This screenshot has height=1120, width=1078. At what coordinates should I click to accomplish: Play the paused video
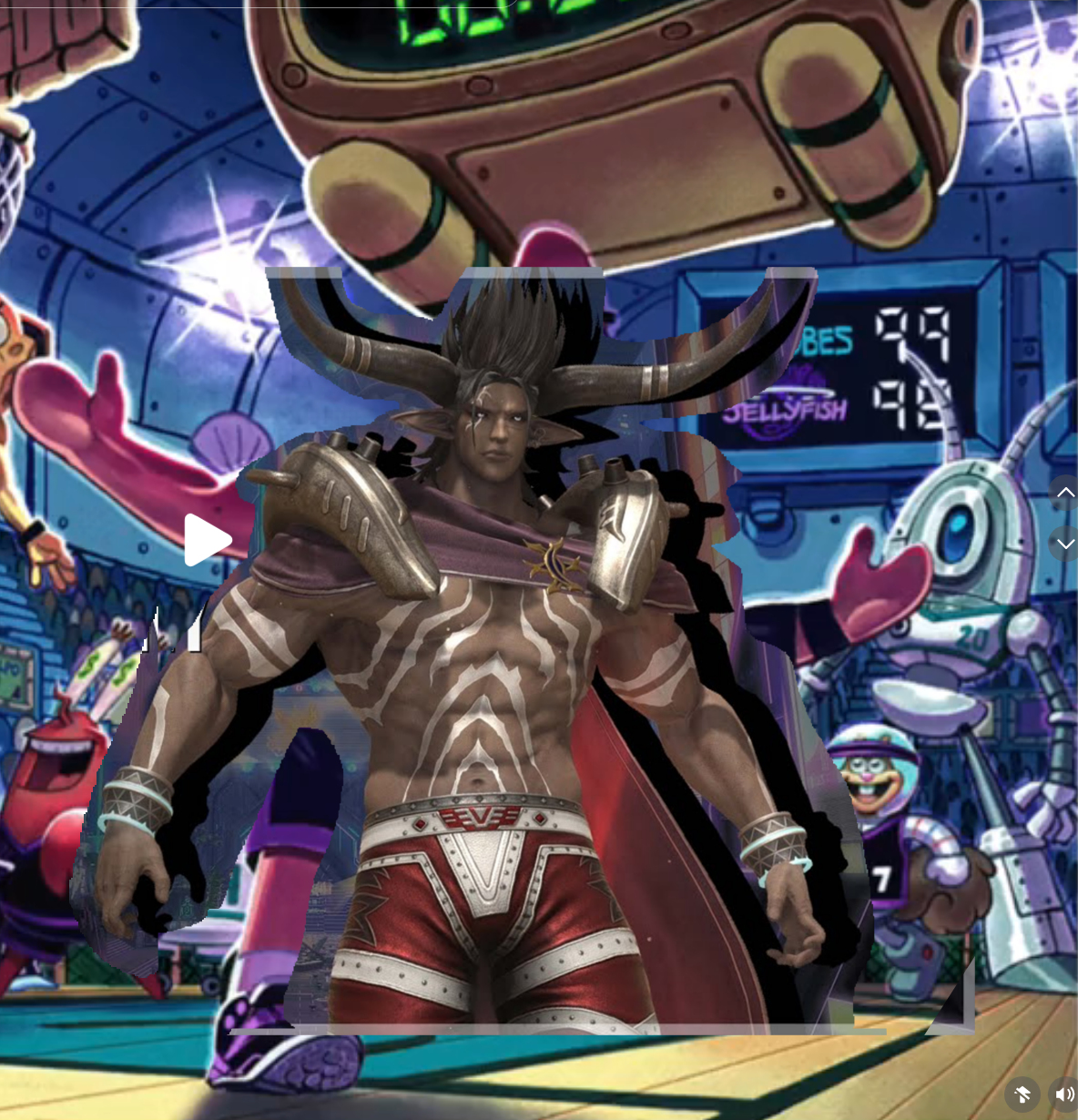tap(207, 540)
